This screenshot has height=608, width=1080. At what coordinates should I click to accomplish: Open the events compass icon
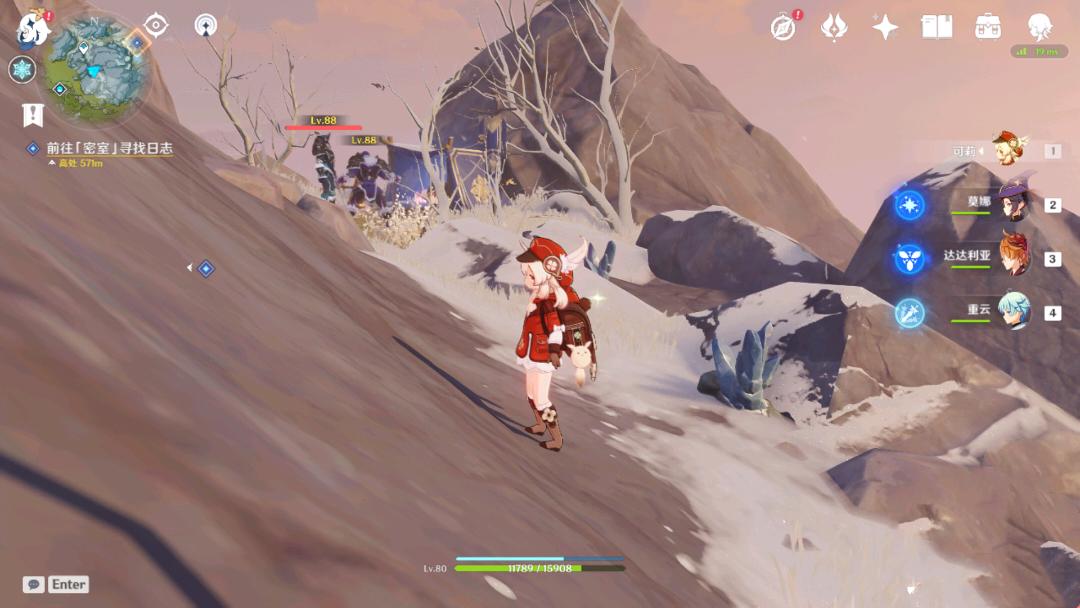783,27
